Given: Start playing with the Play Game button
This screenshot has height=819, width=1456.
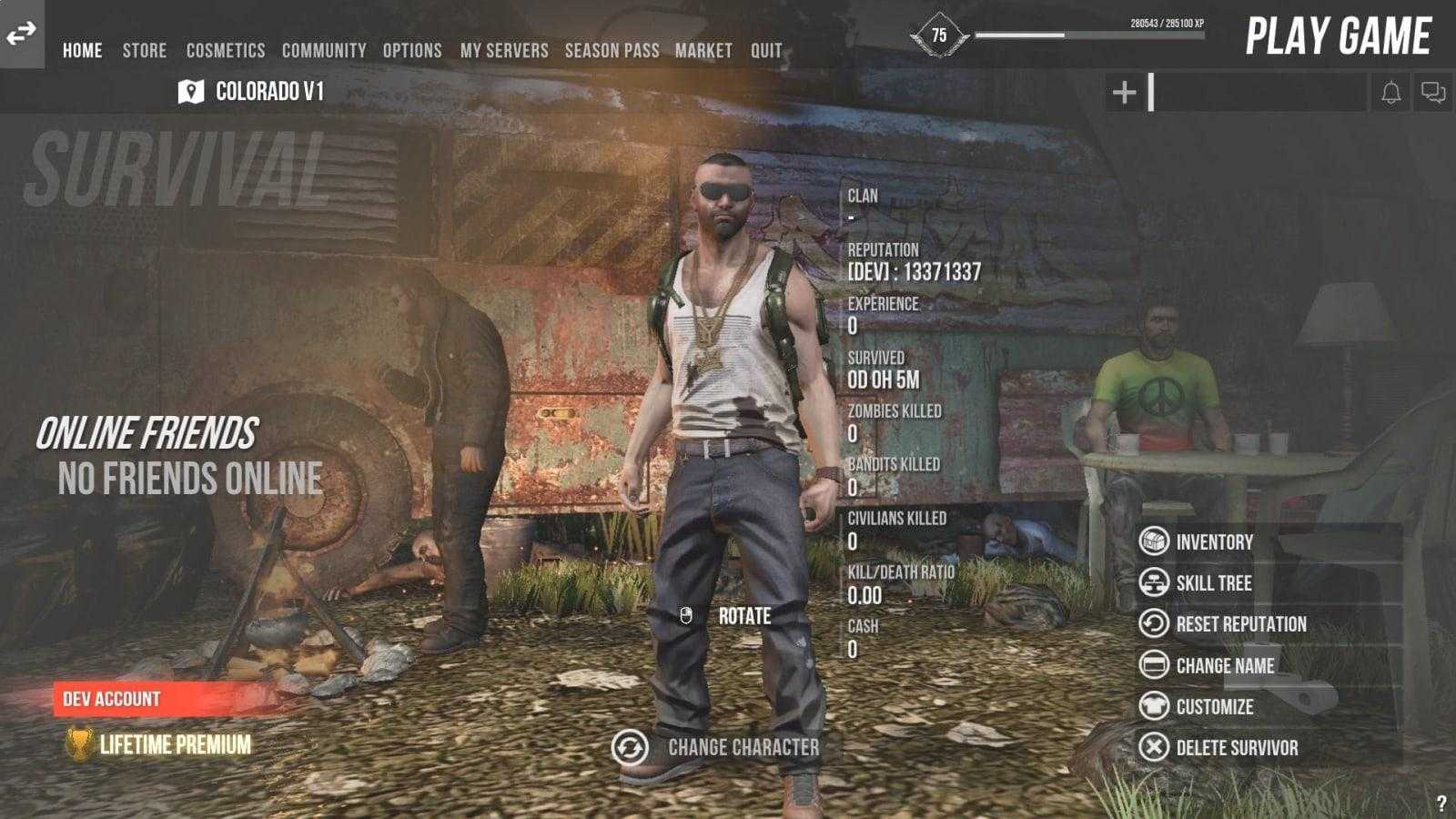Looking at the screenshot, I should 1338,36.
